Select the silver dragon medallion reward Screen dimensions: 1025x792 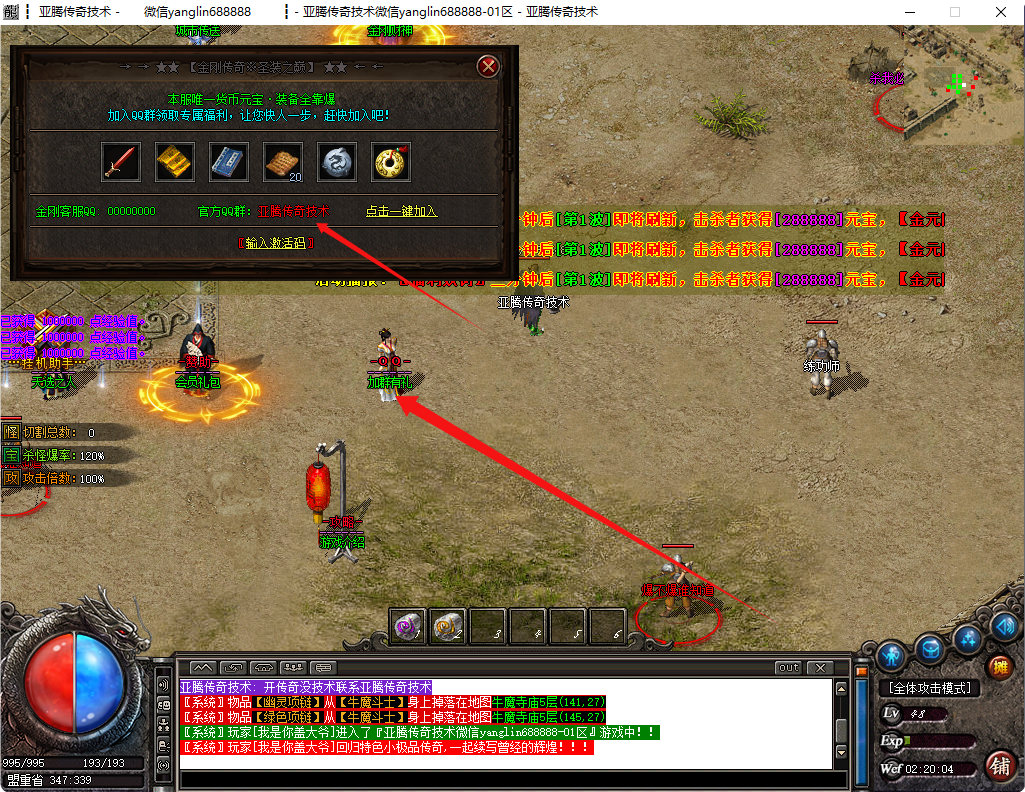click(x=337, y=162)
